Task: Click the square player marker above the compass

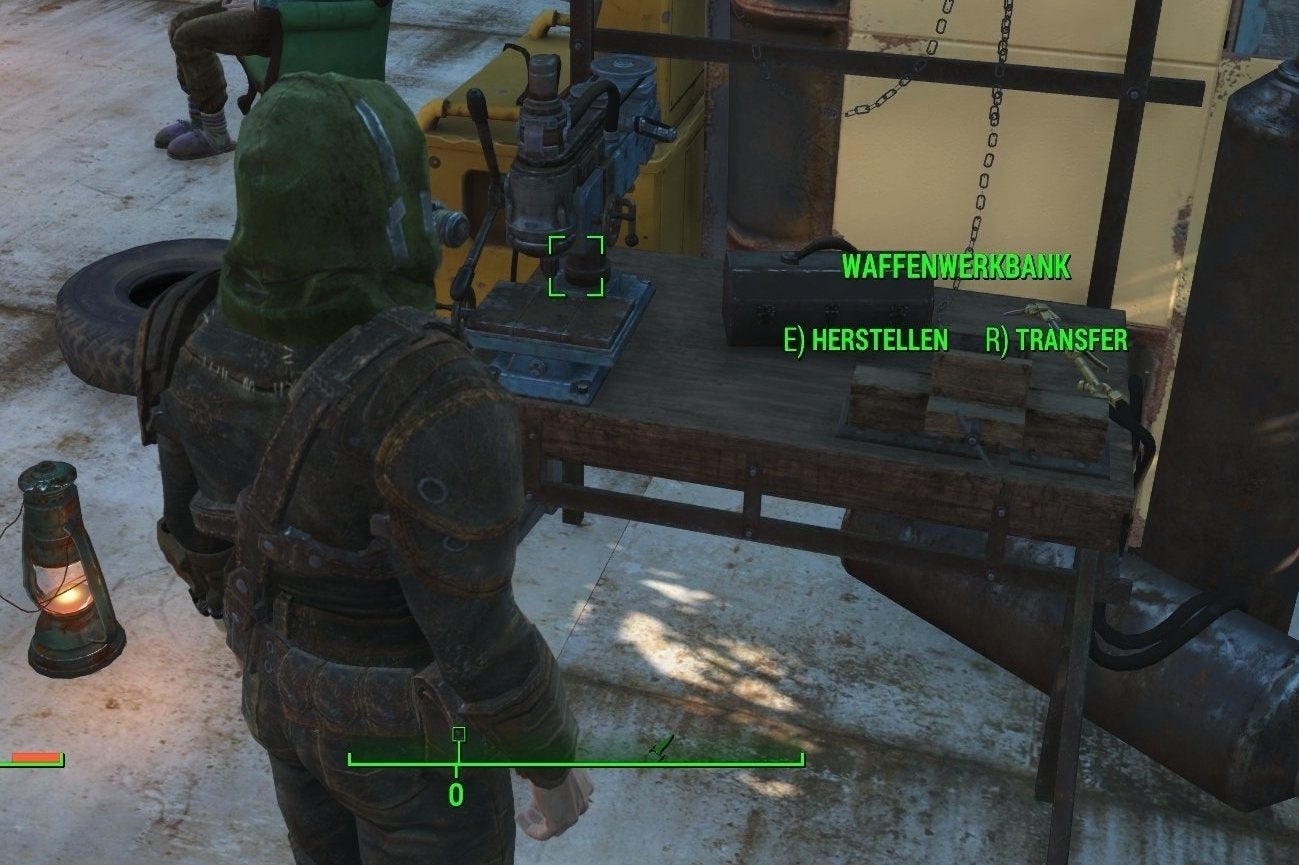Action: 458,734
